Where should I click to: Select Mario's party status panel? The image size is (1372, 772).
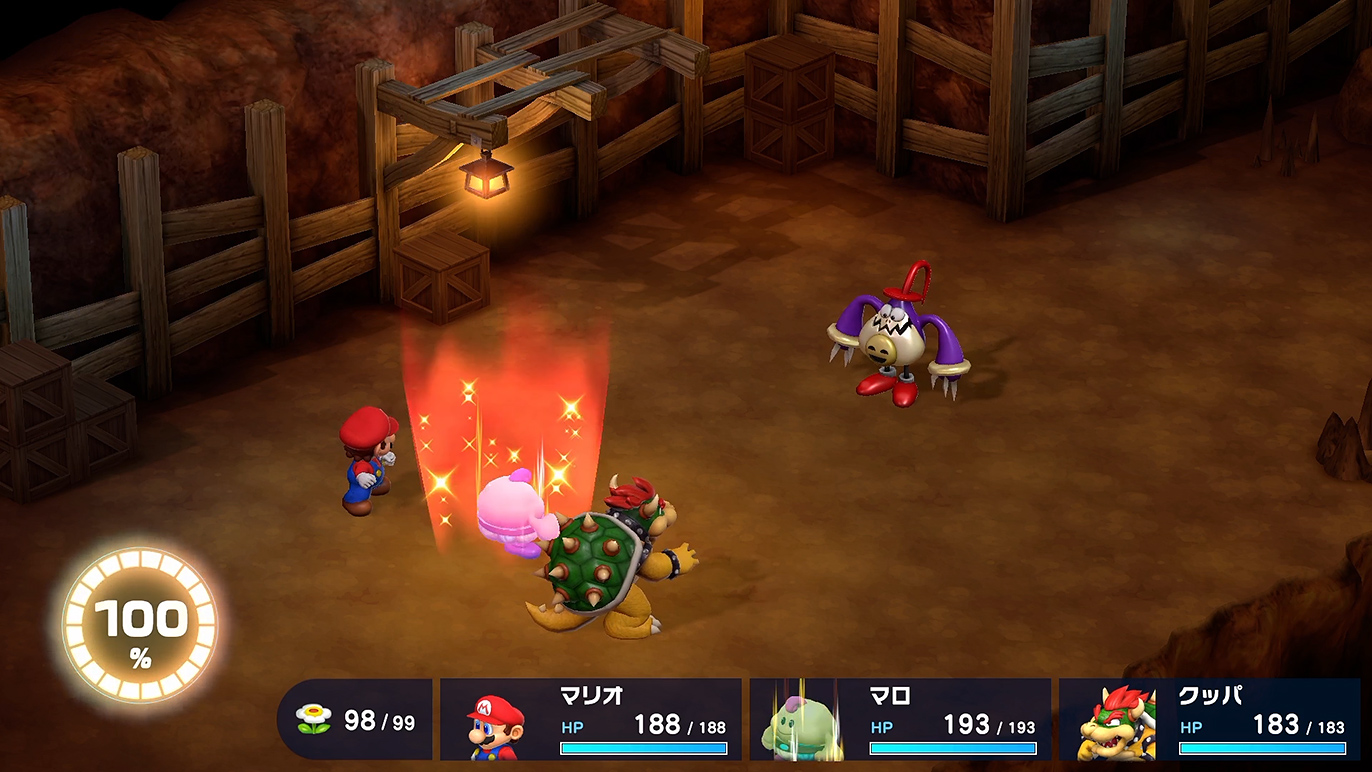point(591,720)
